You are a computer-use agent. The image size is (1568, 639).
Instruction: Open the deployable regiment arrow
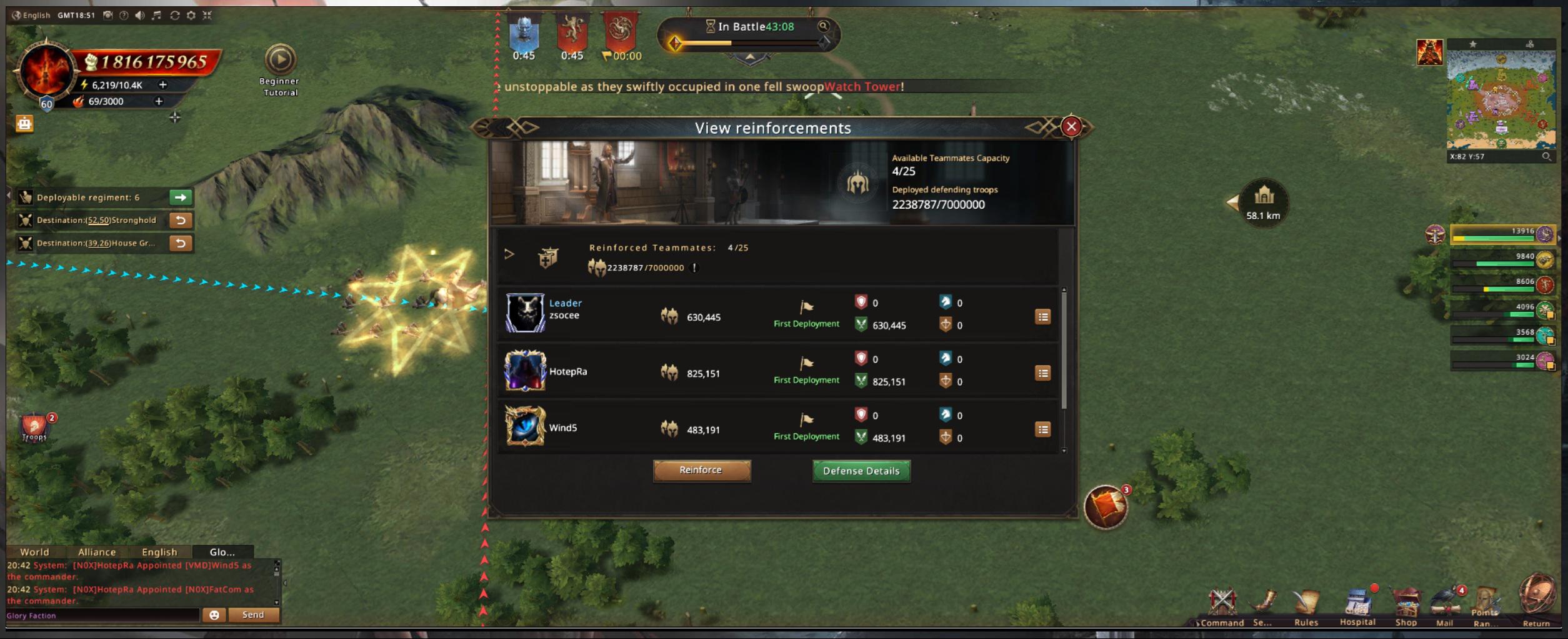tap(181, 198)
